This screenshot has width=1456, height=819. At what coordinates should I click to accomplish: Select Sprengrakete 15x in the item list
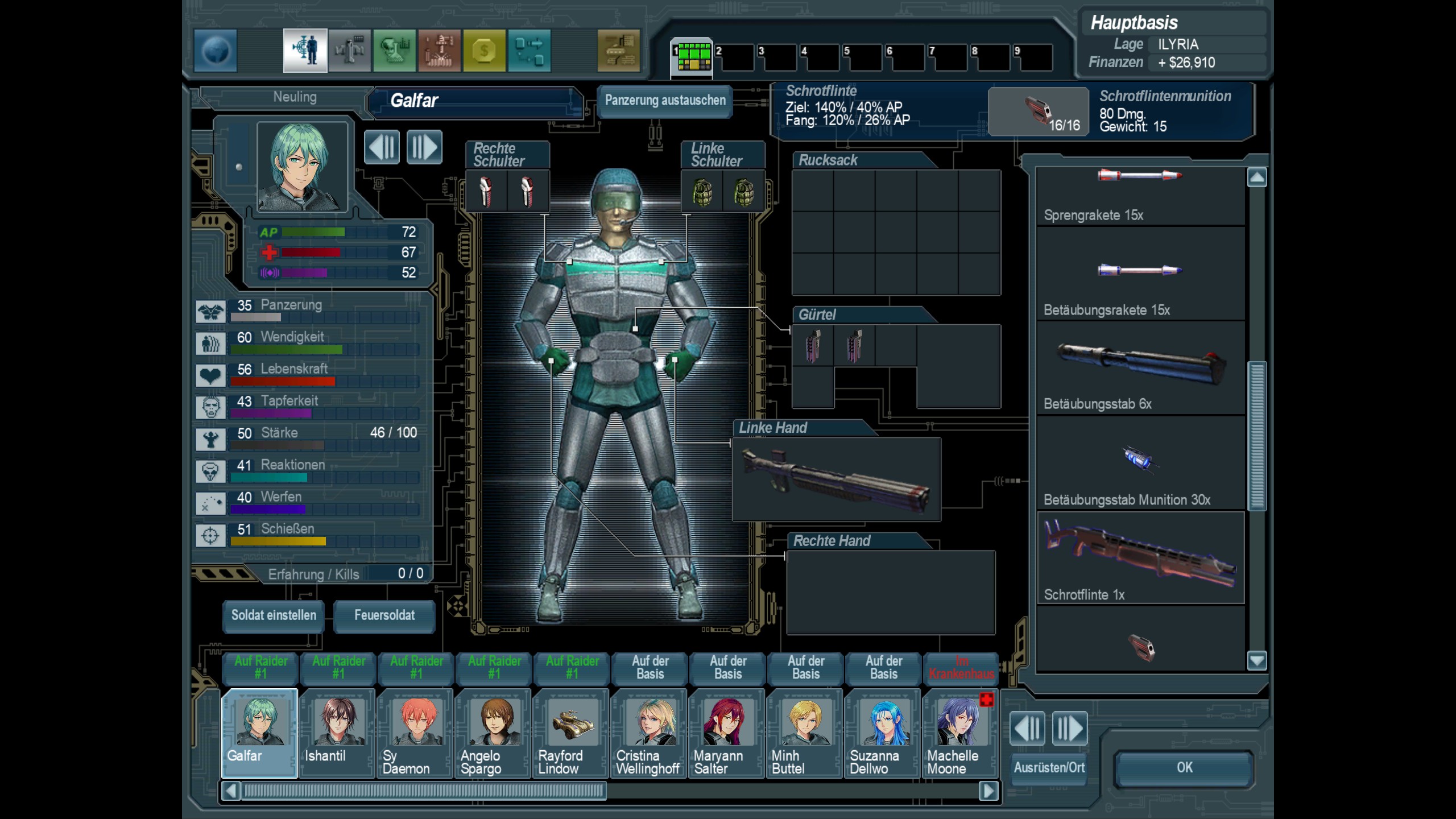pyautogui.click(x=1140, y=195)
